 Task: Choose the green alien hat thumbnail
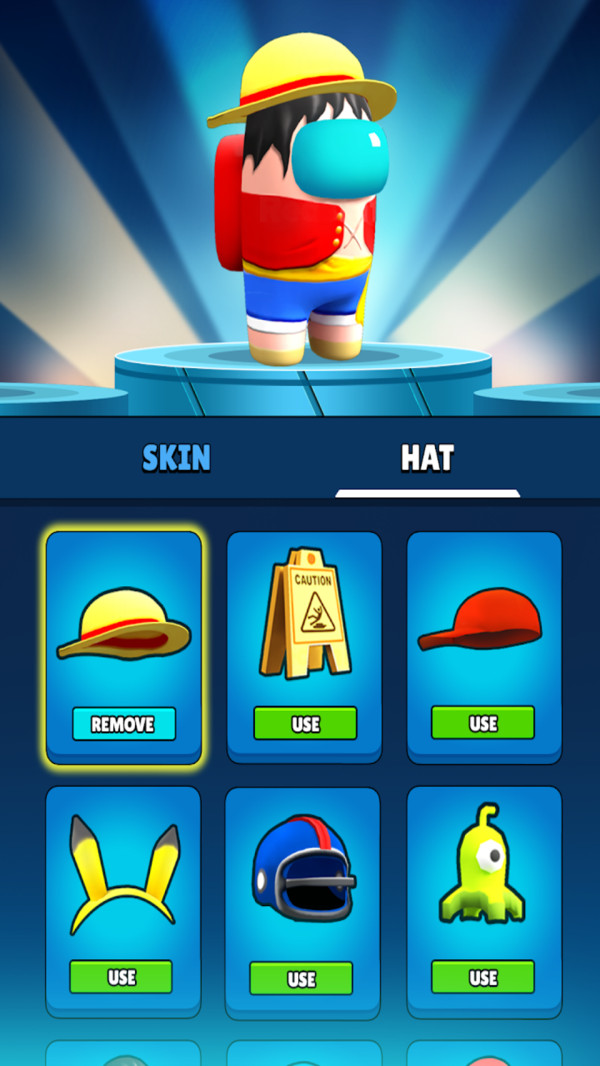click(x=483, y=866)
